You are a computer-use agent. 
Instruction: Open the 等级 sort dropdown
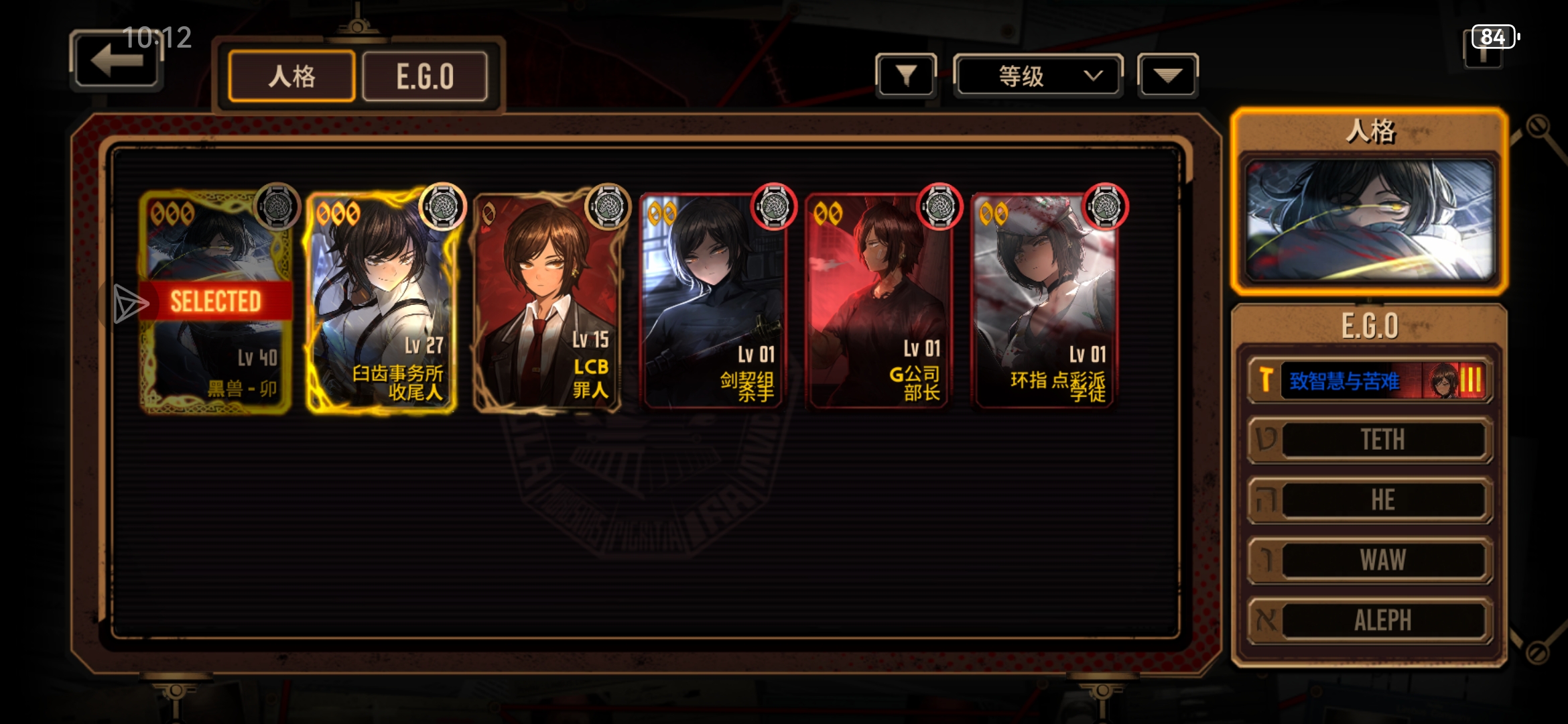(1038, 76)
